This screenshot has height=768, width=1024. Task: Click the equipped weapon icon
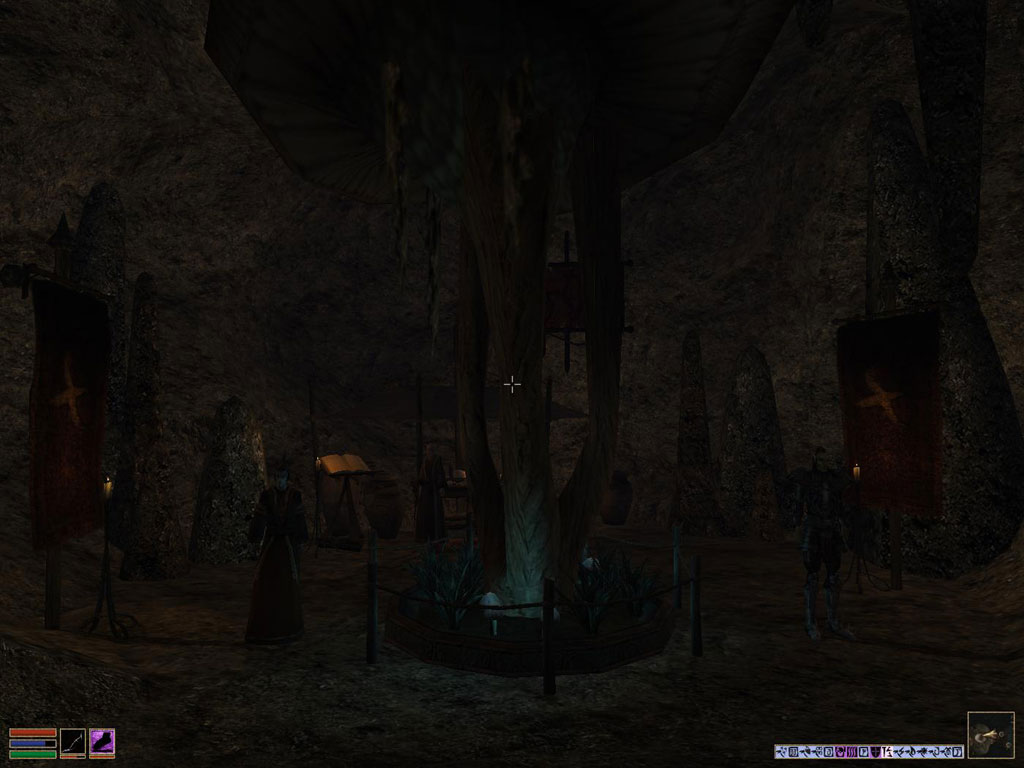(x=73, y=742)
